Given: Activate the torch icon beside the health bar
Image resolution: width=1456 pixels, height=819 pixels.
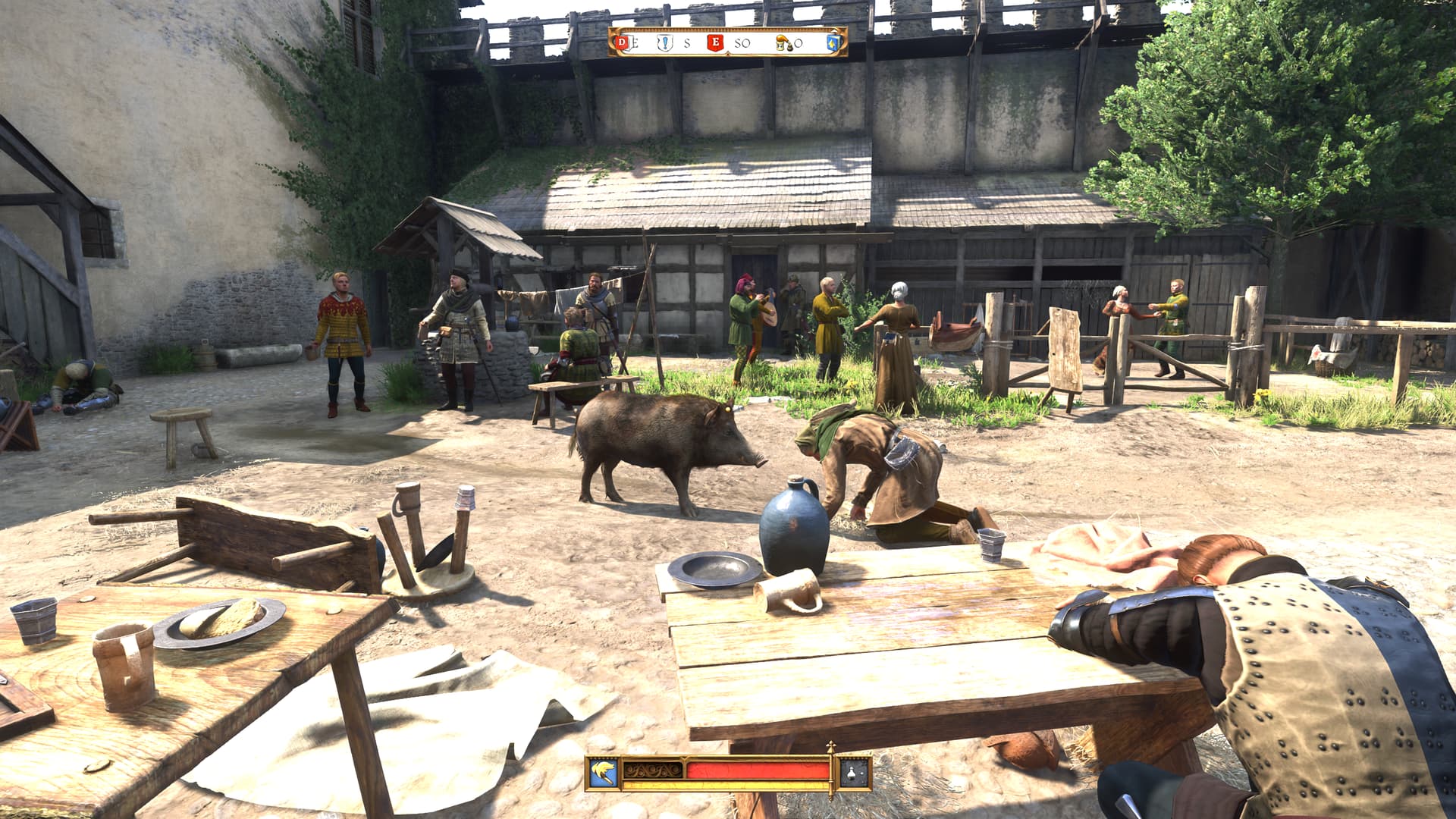Looking at the screenshot, I should [604, 773].
